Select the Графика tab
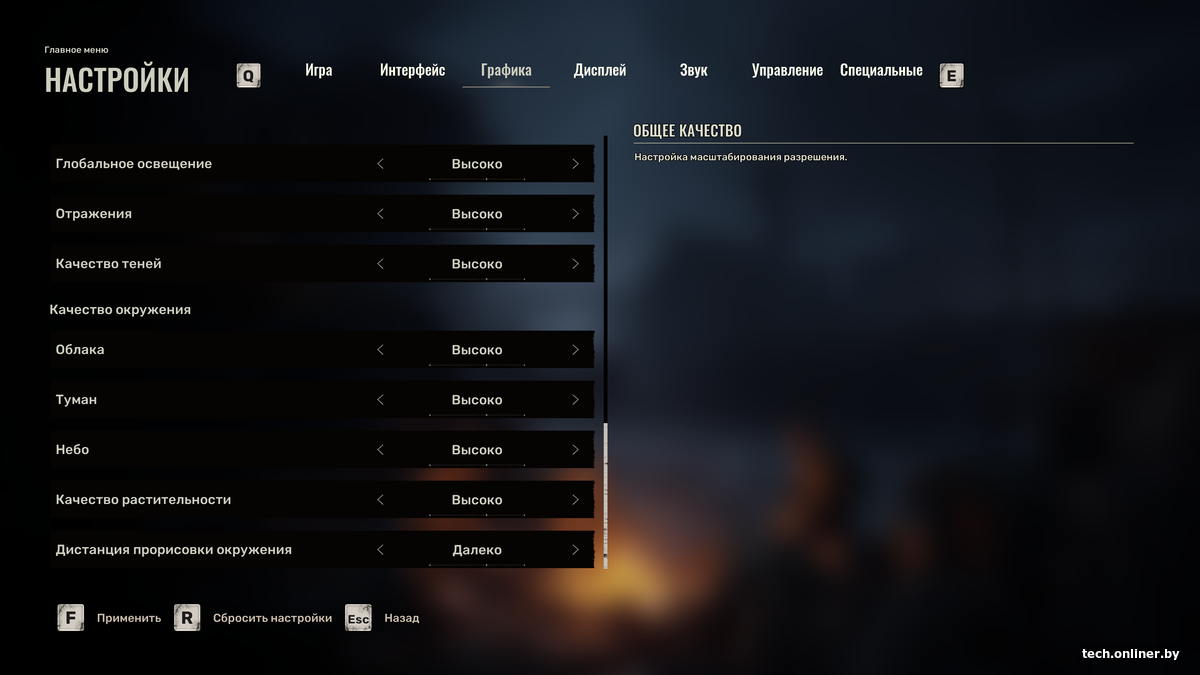Image resolution: width=1200 pixels, height=675 pixels. [x=506, y=71]
